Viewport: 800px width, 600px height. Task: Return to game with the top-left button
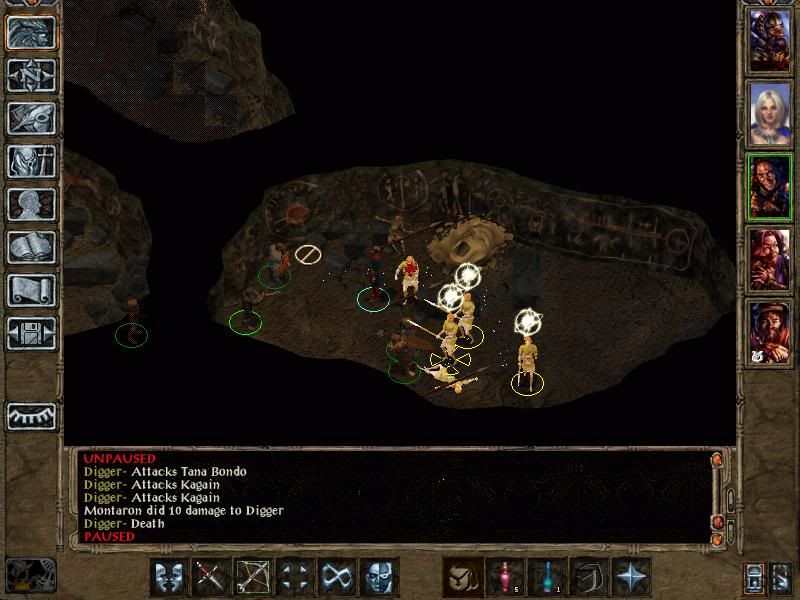[x=31, y=32]
